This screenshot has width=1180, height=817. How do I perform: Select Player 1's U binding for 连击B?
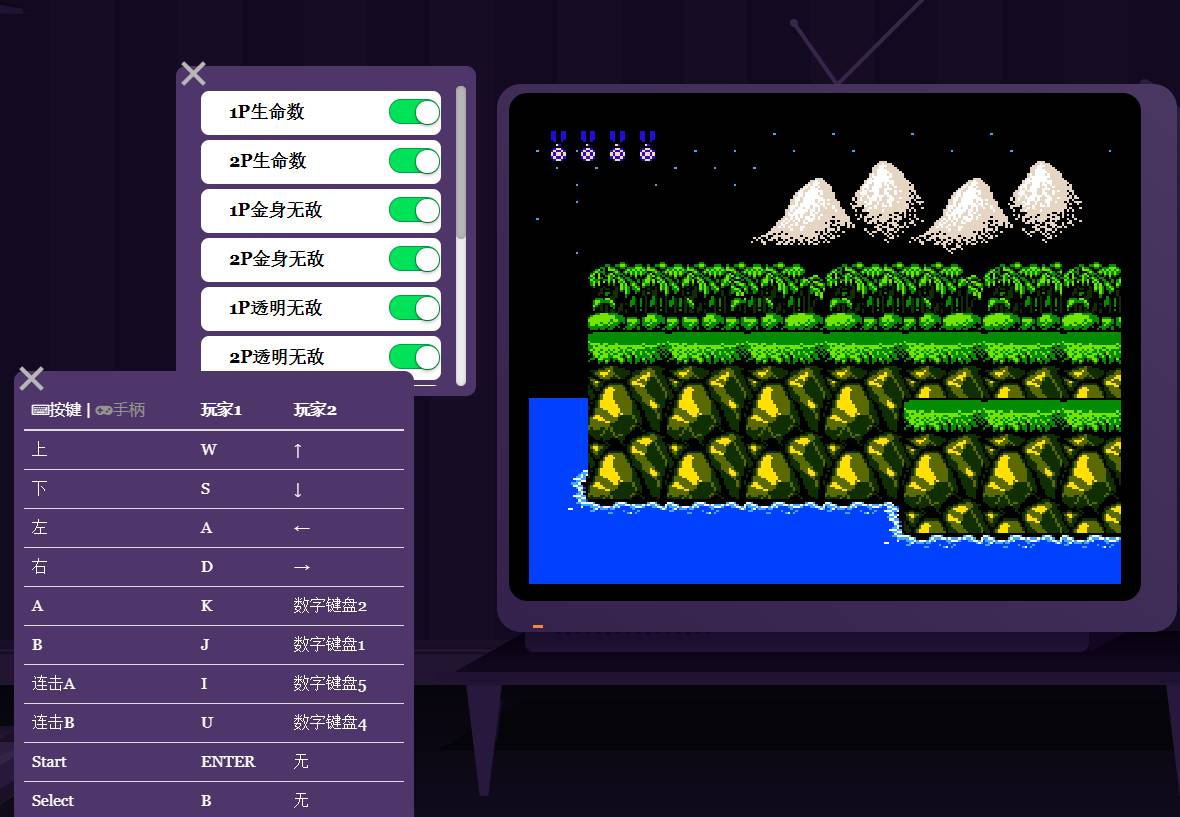coord(207,723)
